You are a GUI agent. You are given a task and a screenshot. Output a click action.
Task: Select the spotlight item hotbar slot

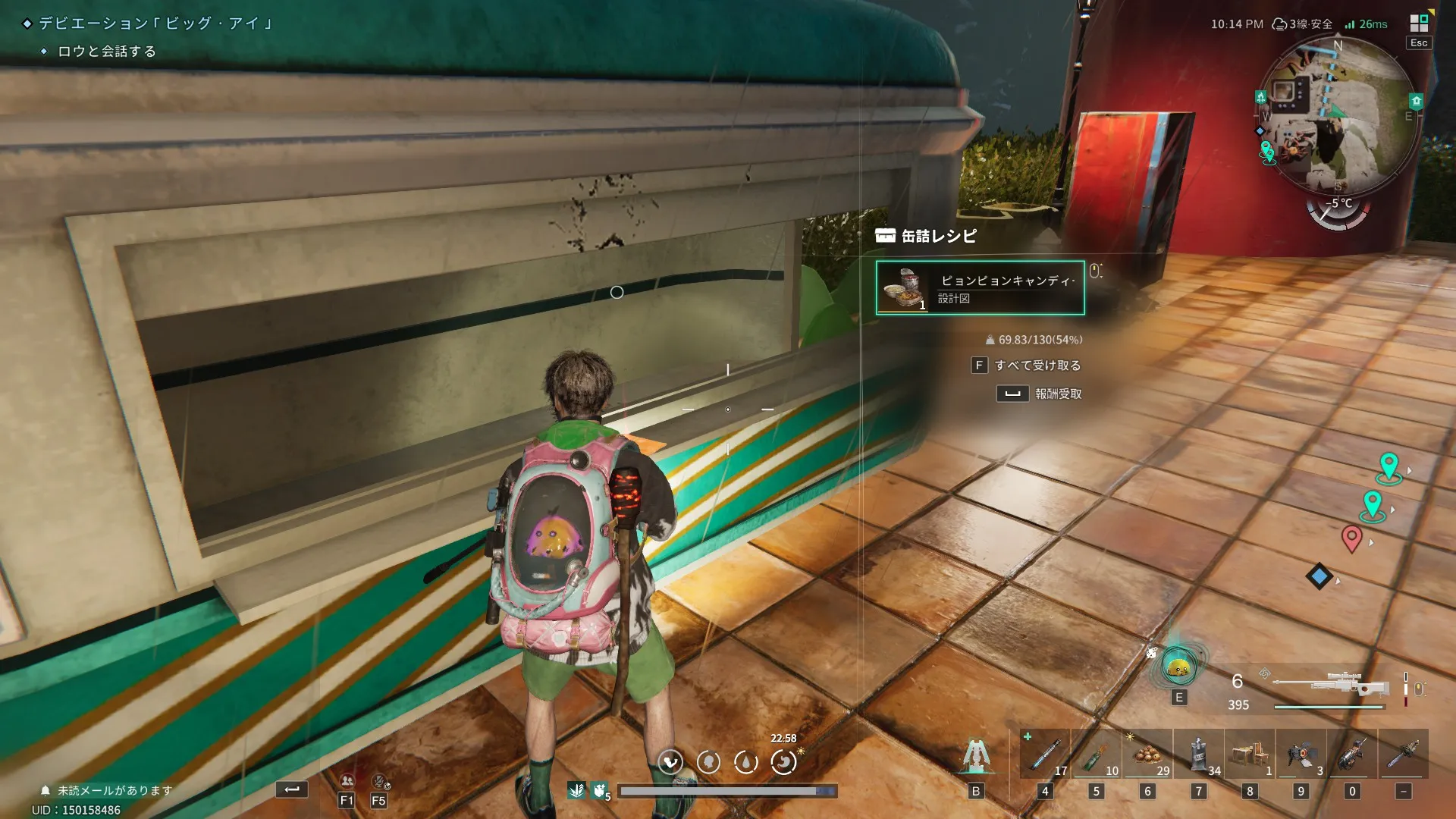[x=1301, y=755]
